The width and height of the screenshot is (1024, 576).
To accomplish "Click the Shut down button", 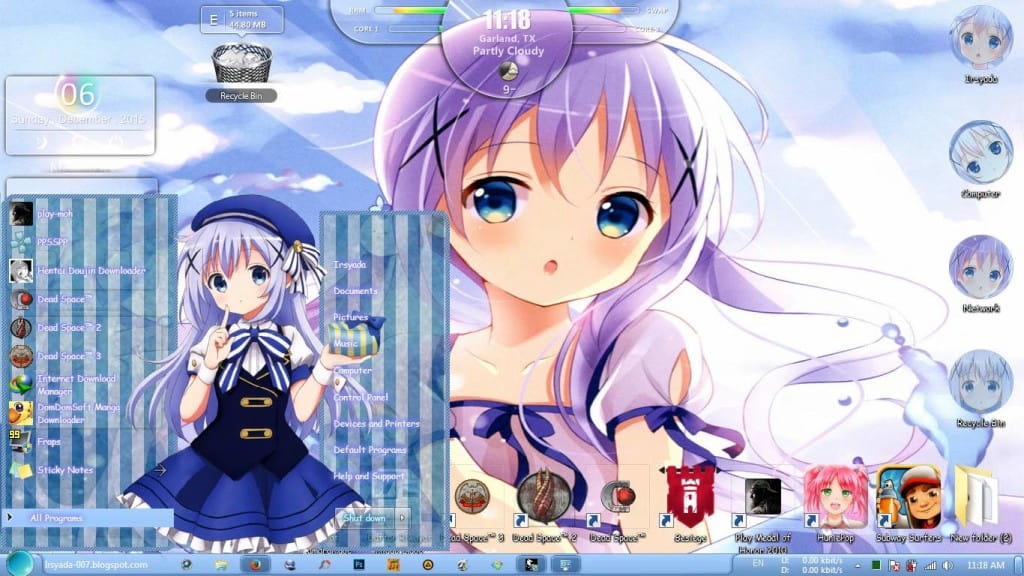I will (x=364, y=518).
